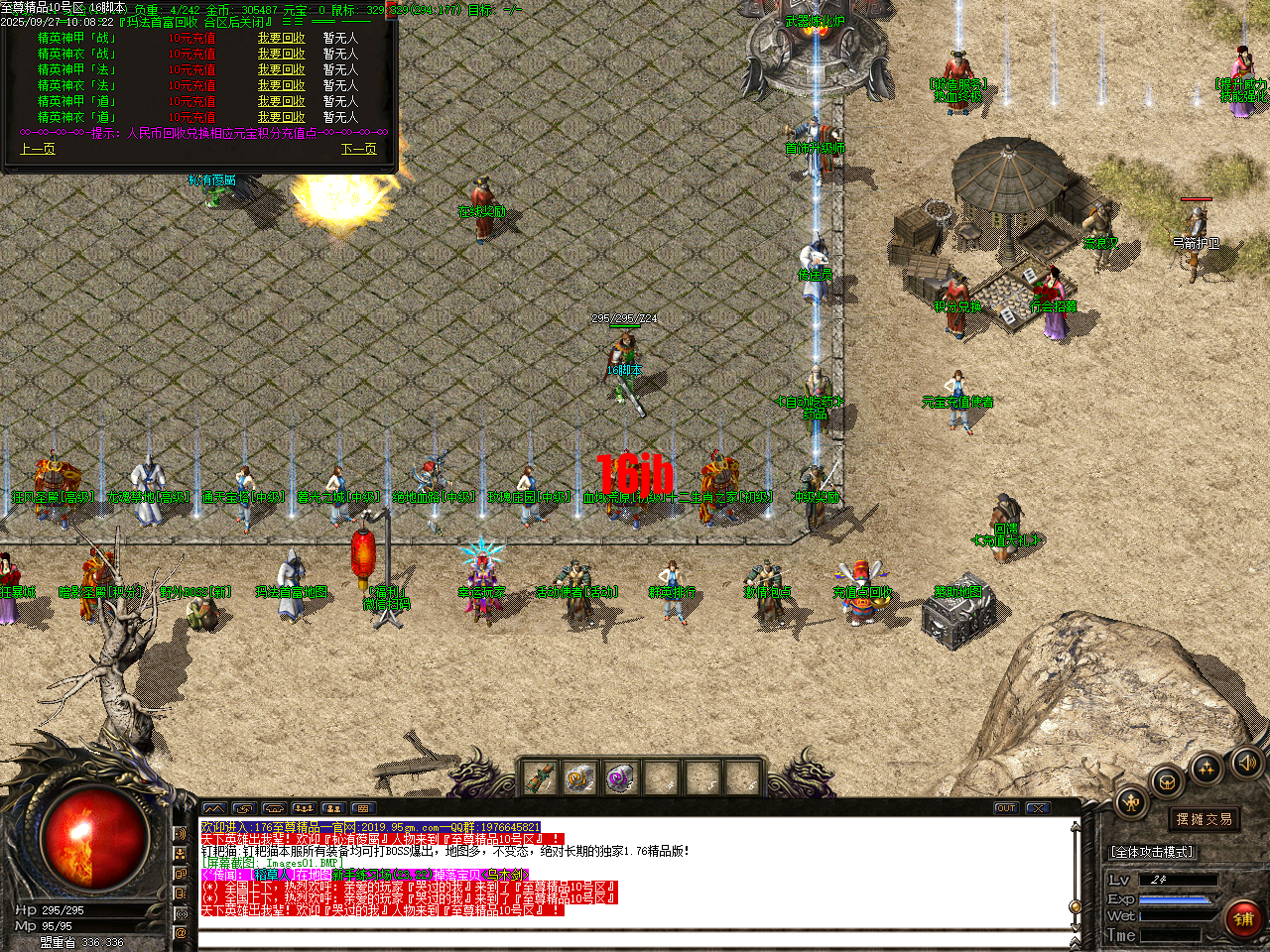Image resolution: width=1270 pixels, height=952 pixels.
Task: Click the group member icon in the chat sidebar
Action: [180, 853]
